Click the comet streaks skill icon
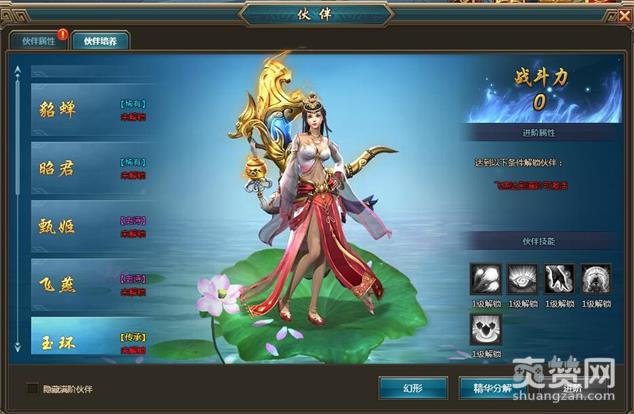The width and height of the screenshot is (634, 414). (x=486, y=279)
